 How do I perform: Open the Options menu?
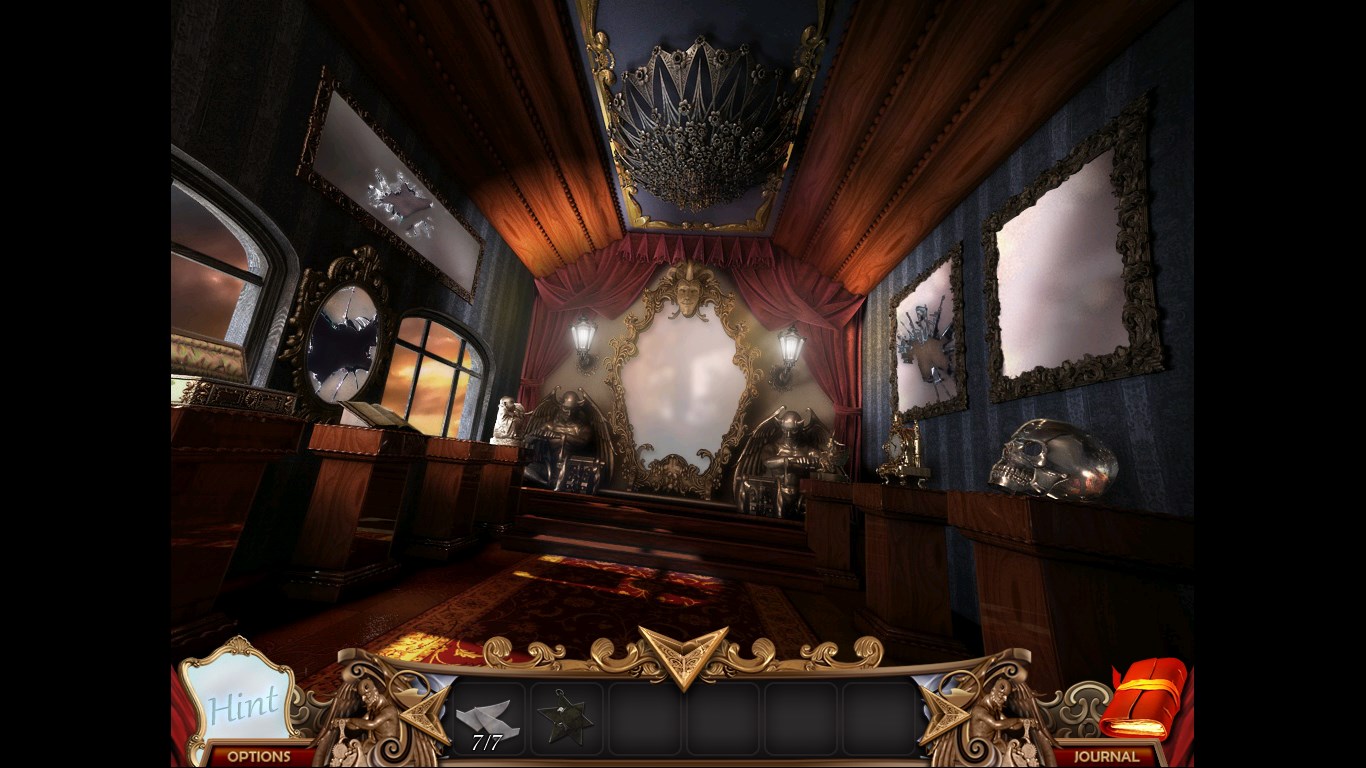click(258, 756)
